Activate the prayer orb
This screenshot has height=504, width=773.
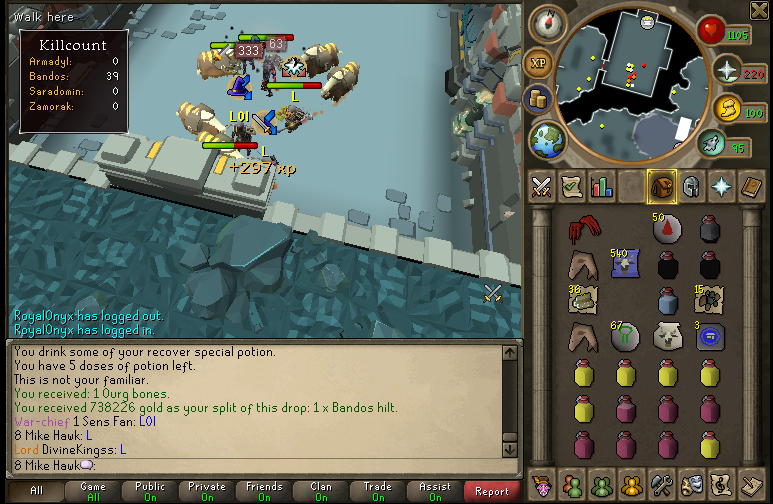[x=726, y=70]
